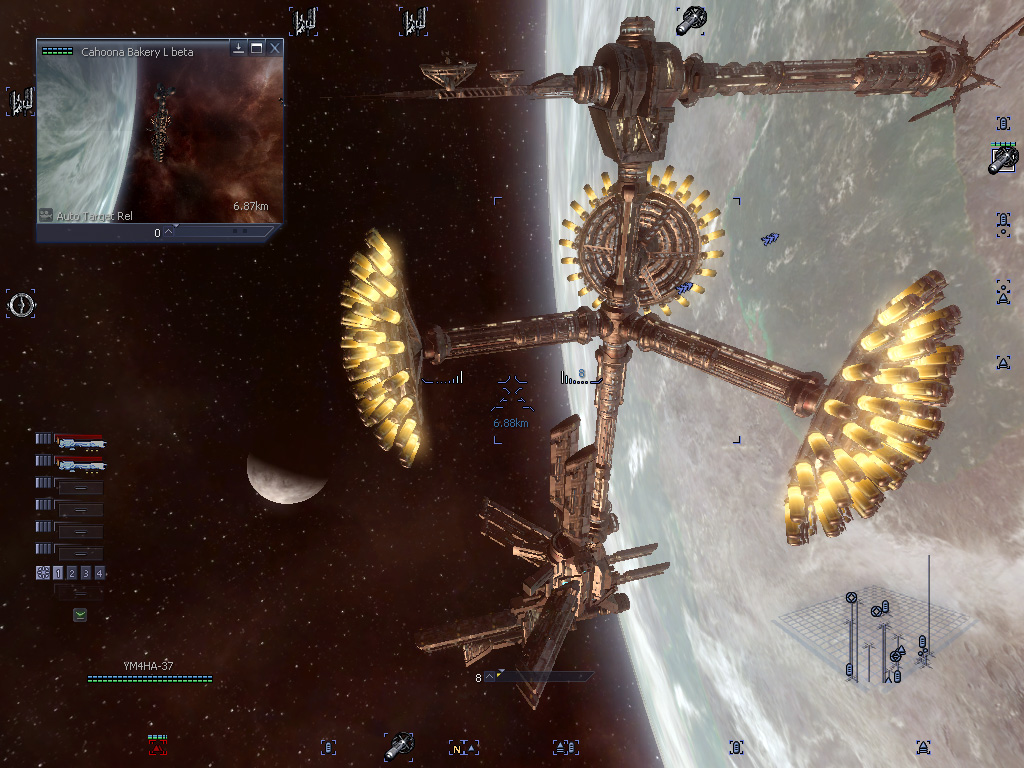Select weapon group 3
Screen dimensions: 1024x768
pos(86,573)
